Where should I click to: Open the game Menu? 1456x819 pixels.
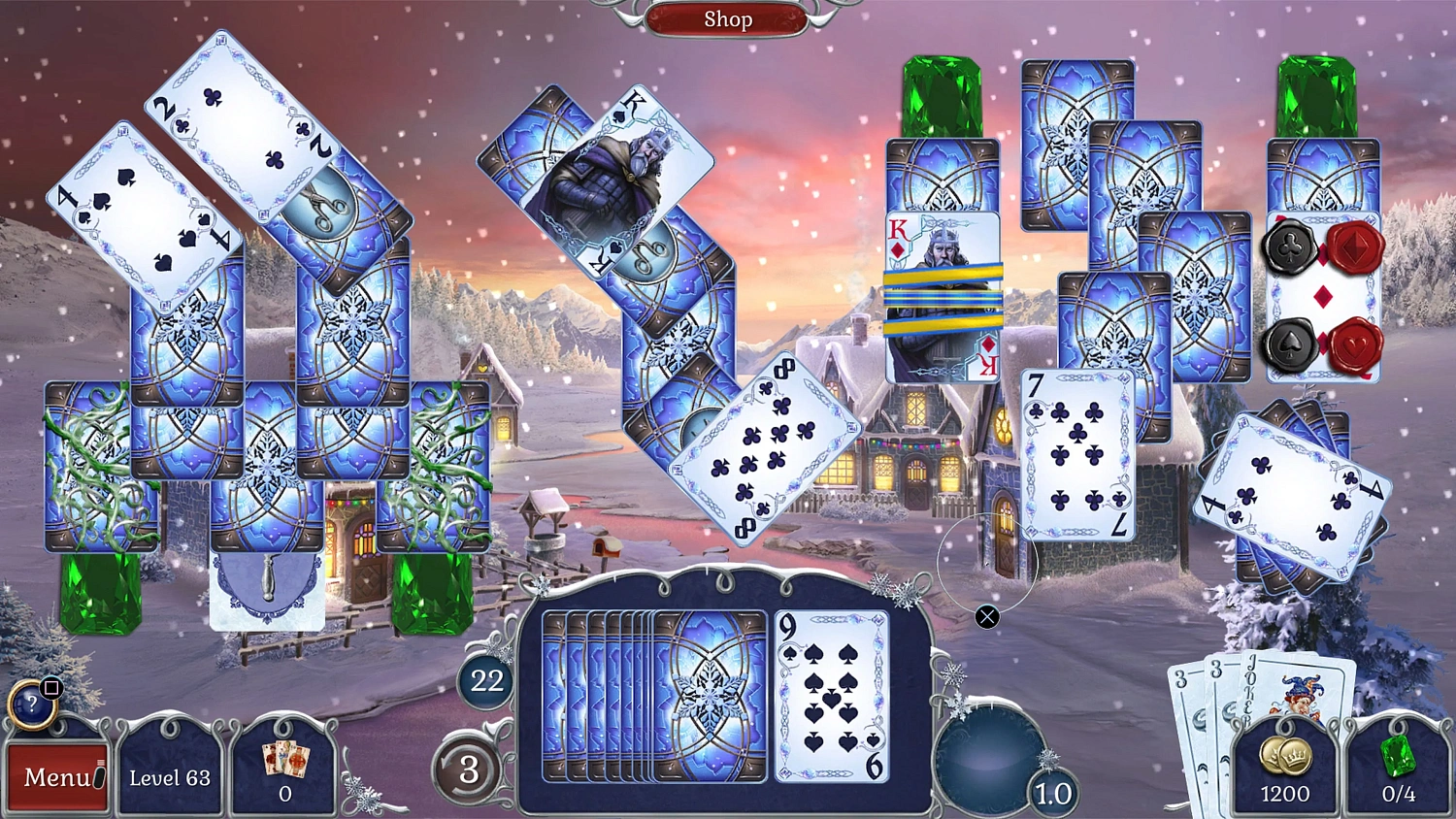pos(55,776)
